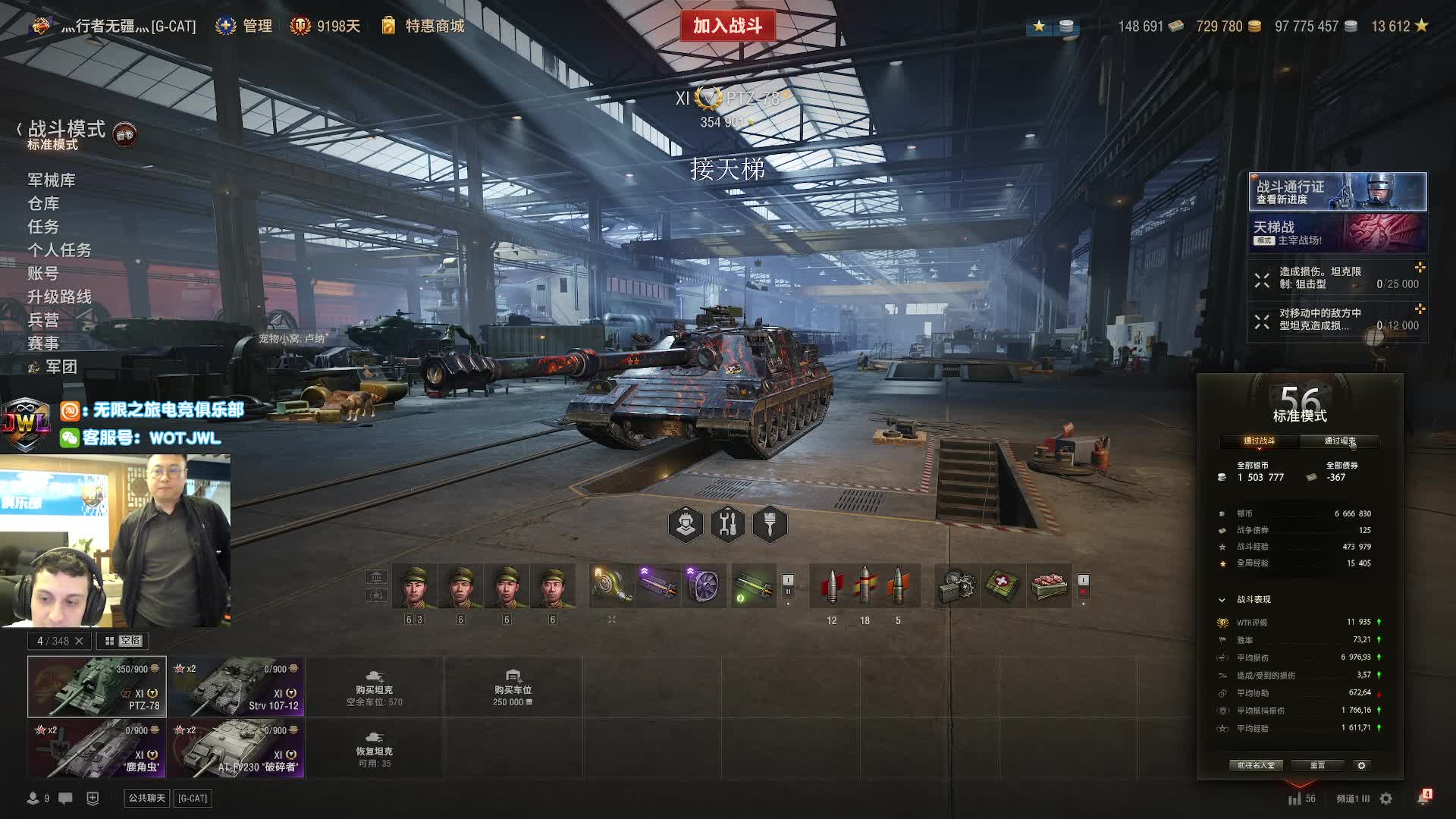Open the 兵营 barracks
Screen dimensions: 1456x819
43,320
